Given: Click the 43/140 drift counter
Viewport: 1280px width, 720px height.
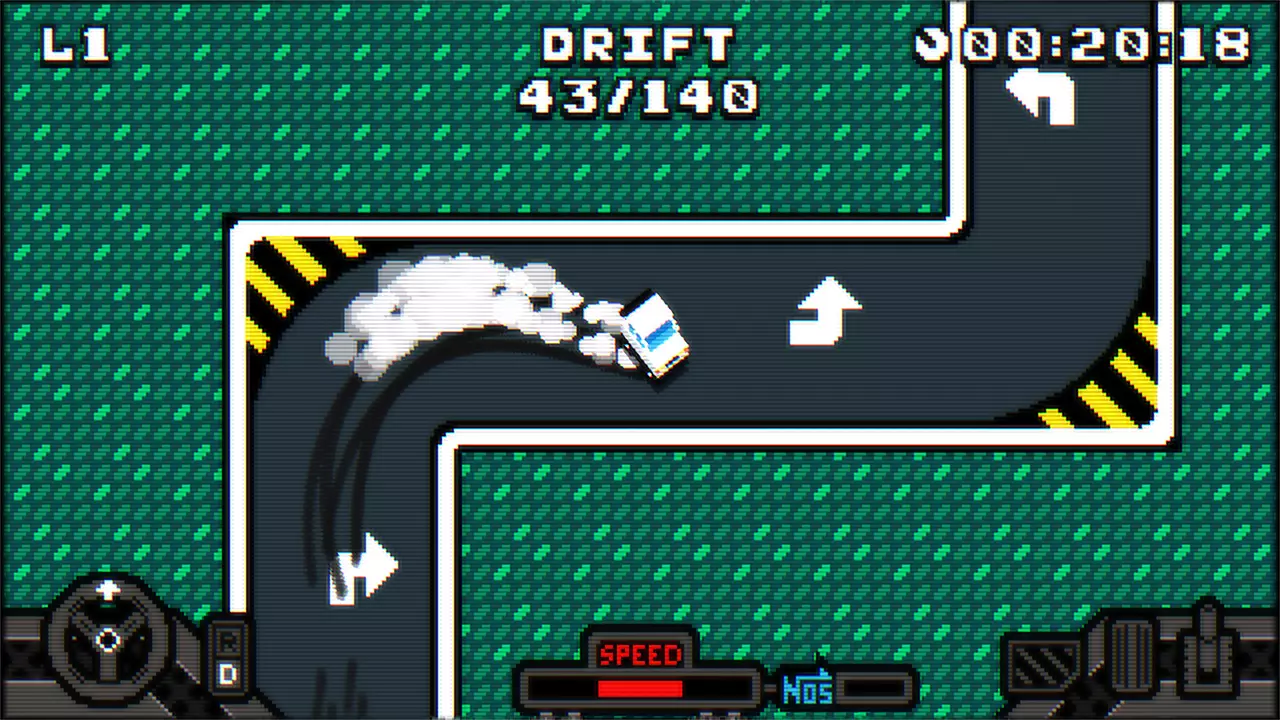Looking at the screenshot, I should point(640,96).
